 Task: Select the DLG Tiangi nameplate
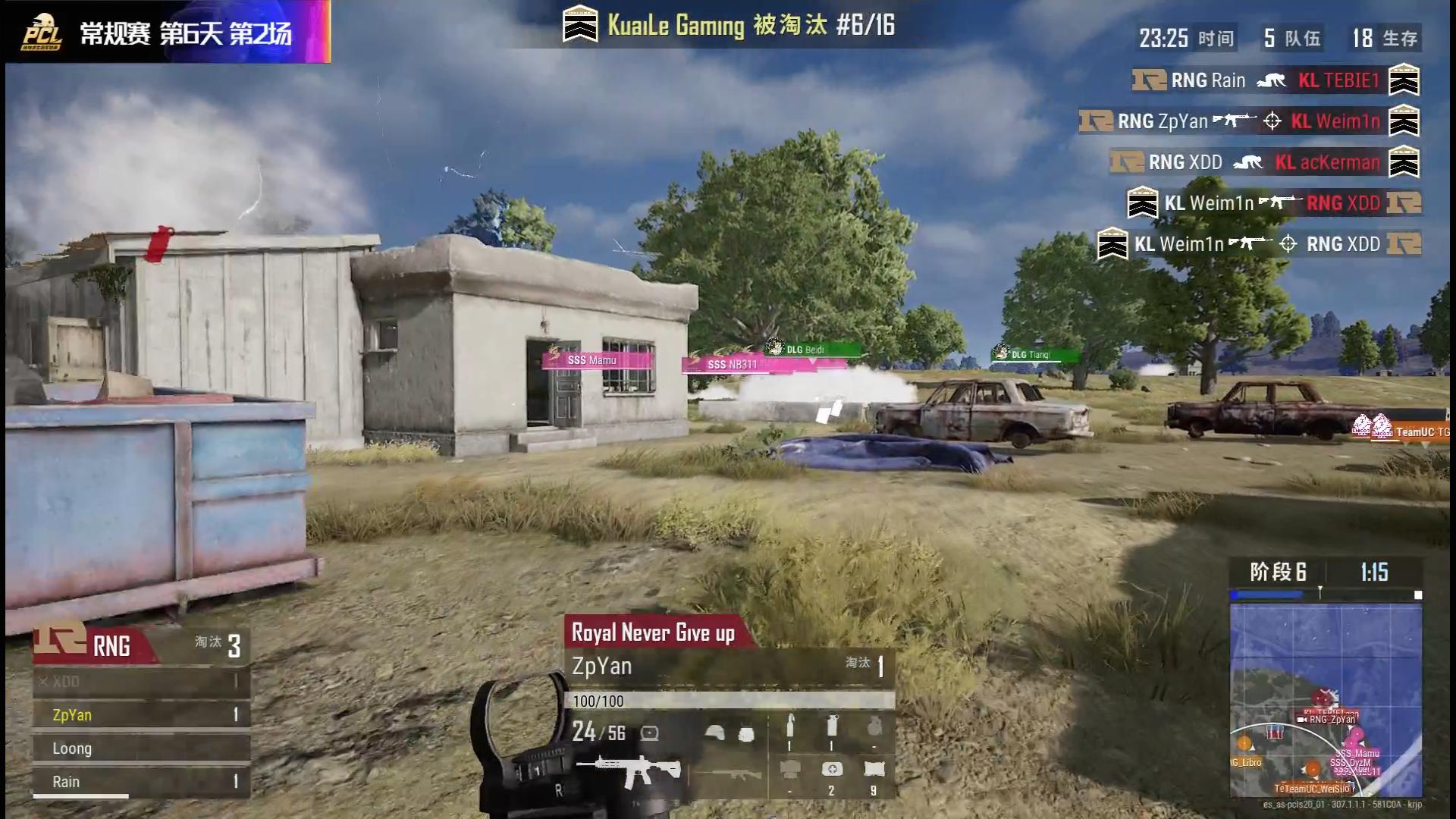(1034, 354)
